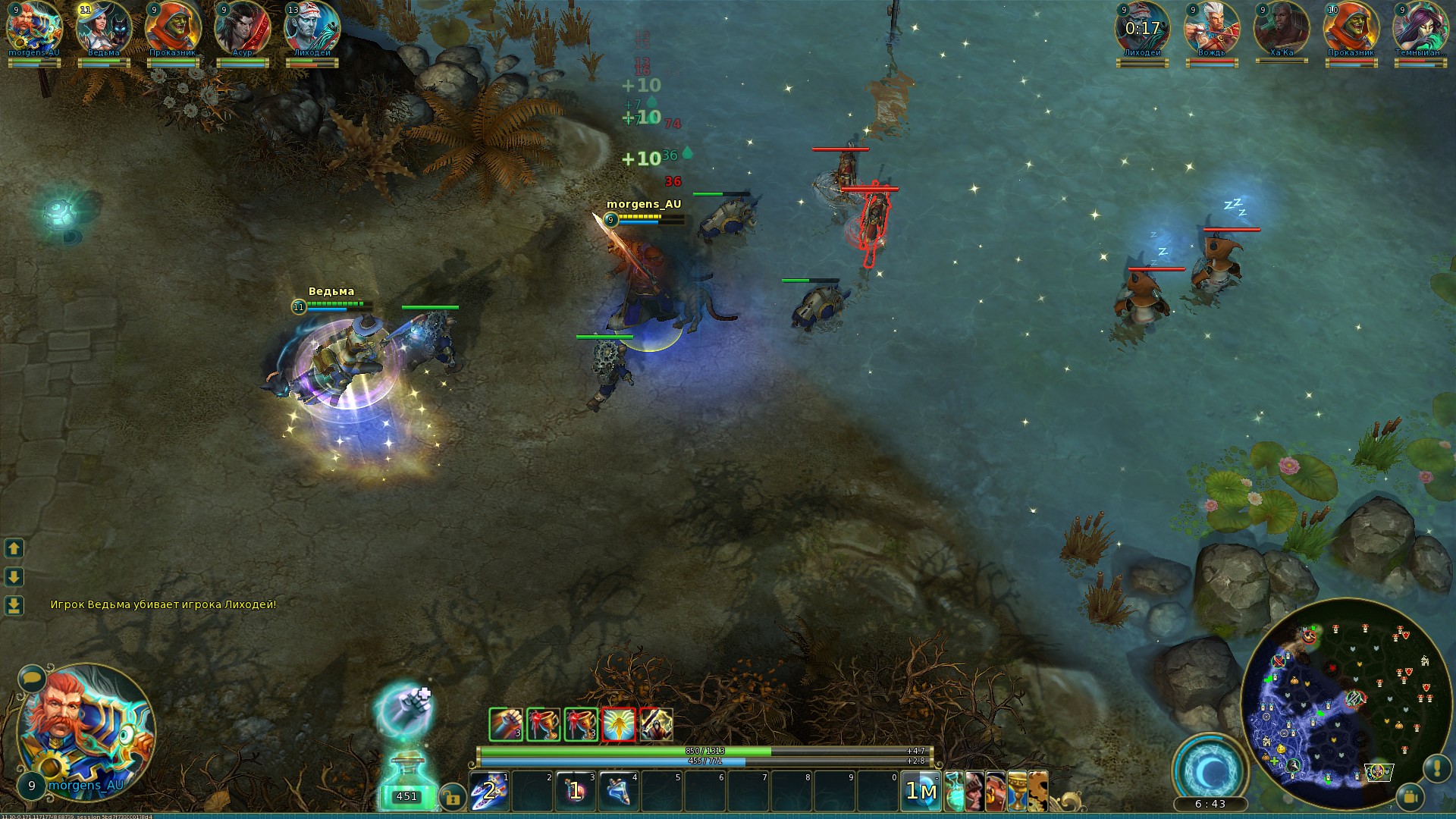Open the talent fist-plus orb

click(405, 707)
